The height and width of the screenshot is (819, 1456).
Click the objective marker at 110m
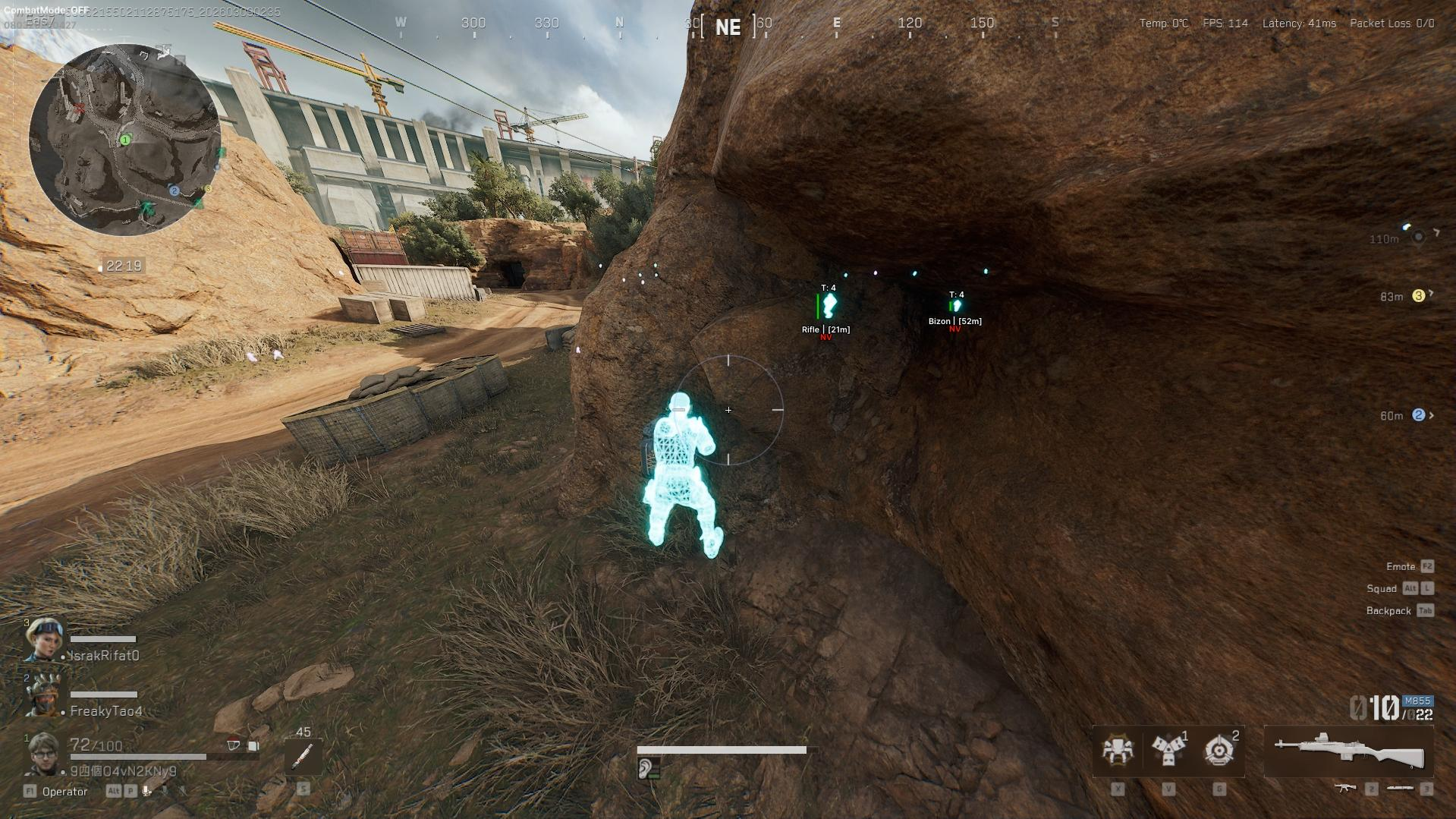coord(1417,238)
